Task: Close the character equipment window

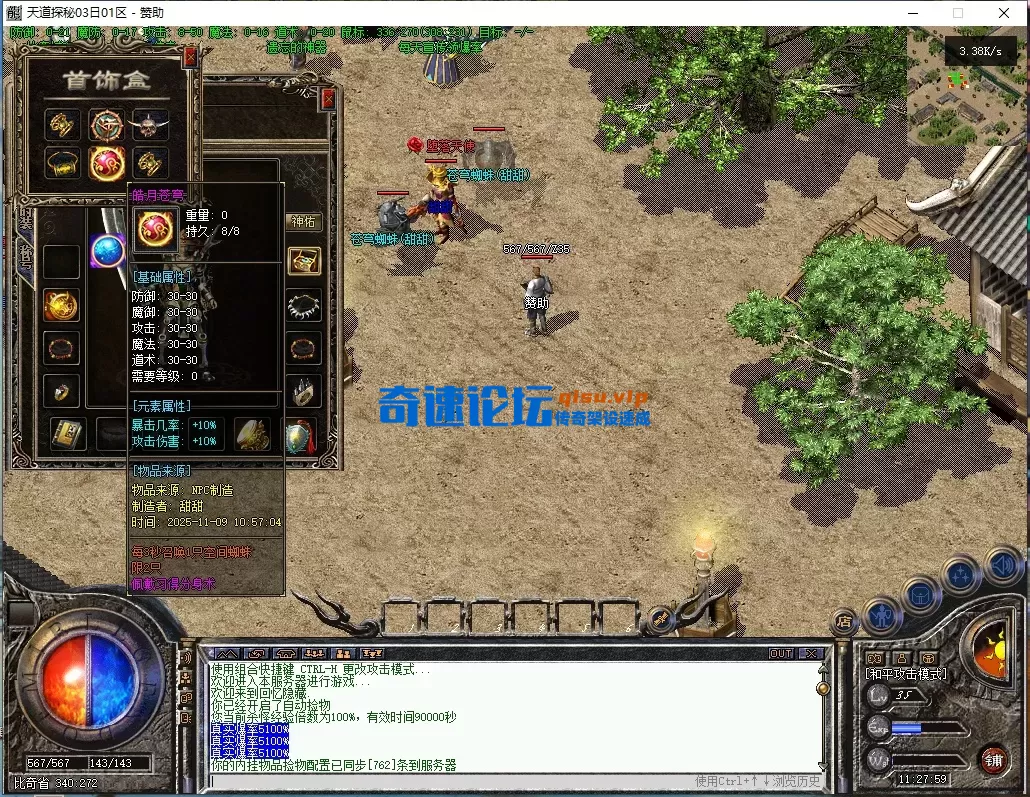Action: 328,100
